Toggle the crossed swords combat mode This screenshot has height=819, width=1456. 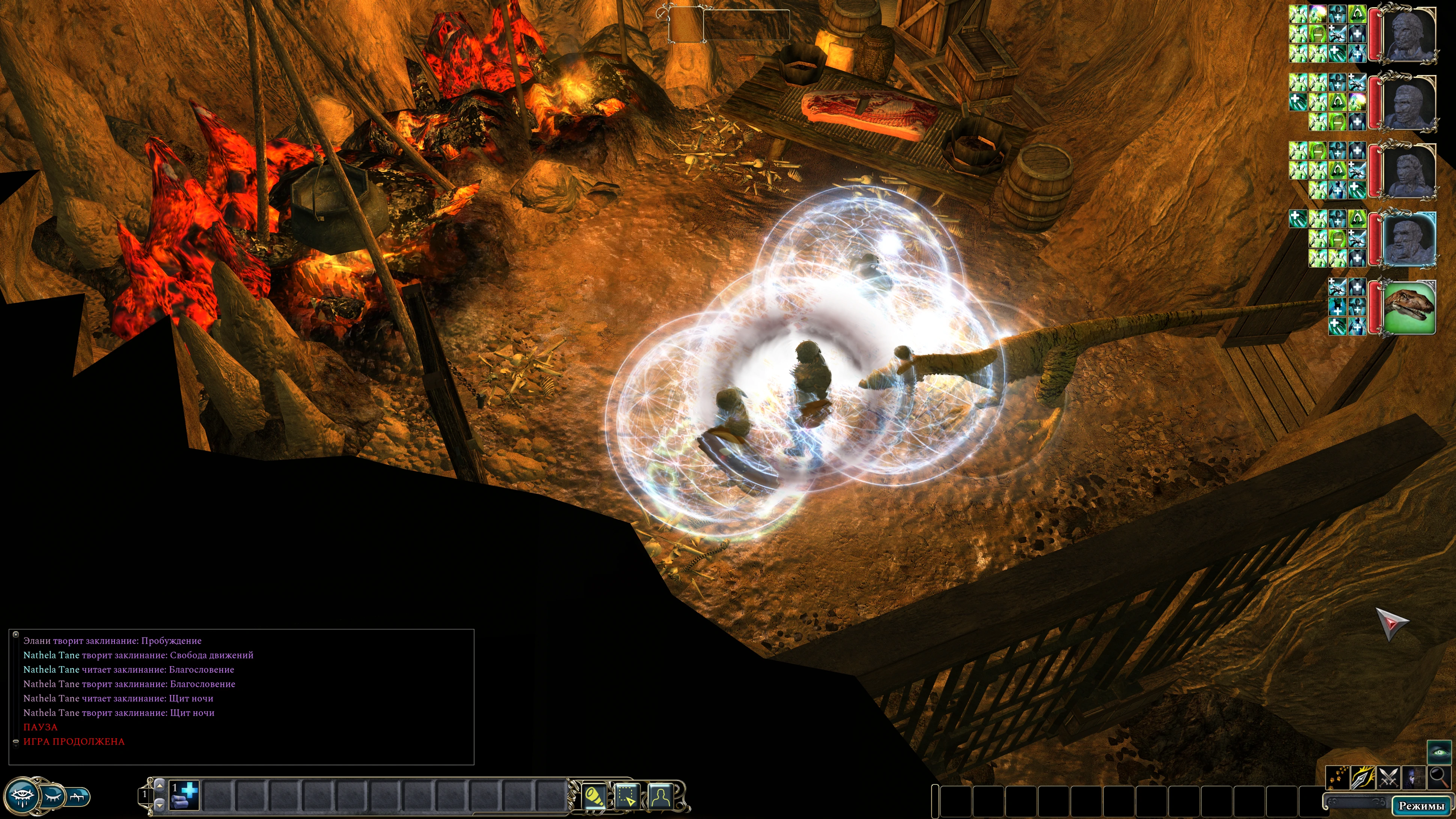point(1388,778)
